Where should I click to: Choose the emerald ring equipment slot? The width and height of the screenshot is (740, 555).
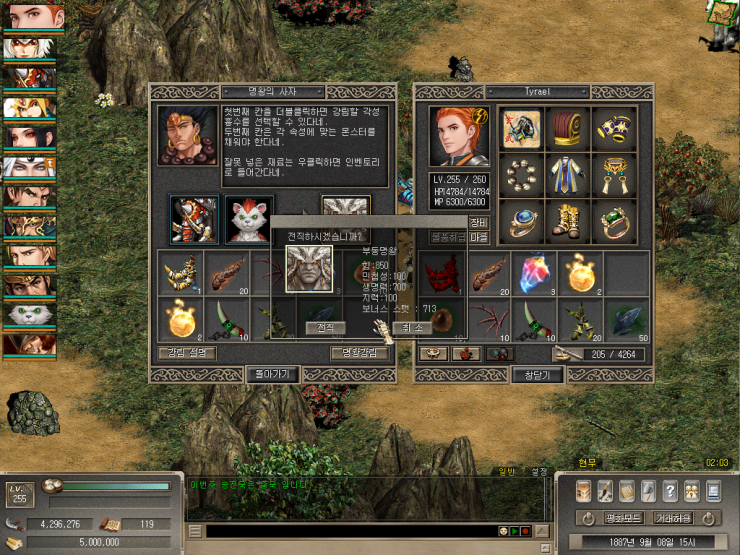613,219
